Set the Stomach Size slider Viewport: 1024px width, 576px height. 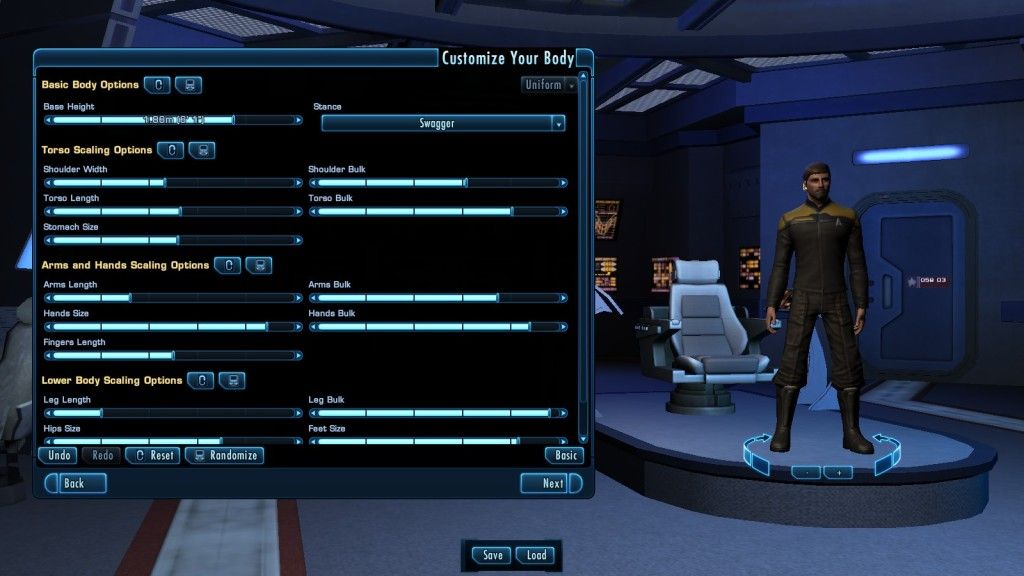pos(178,241)
